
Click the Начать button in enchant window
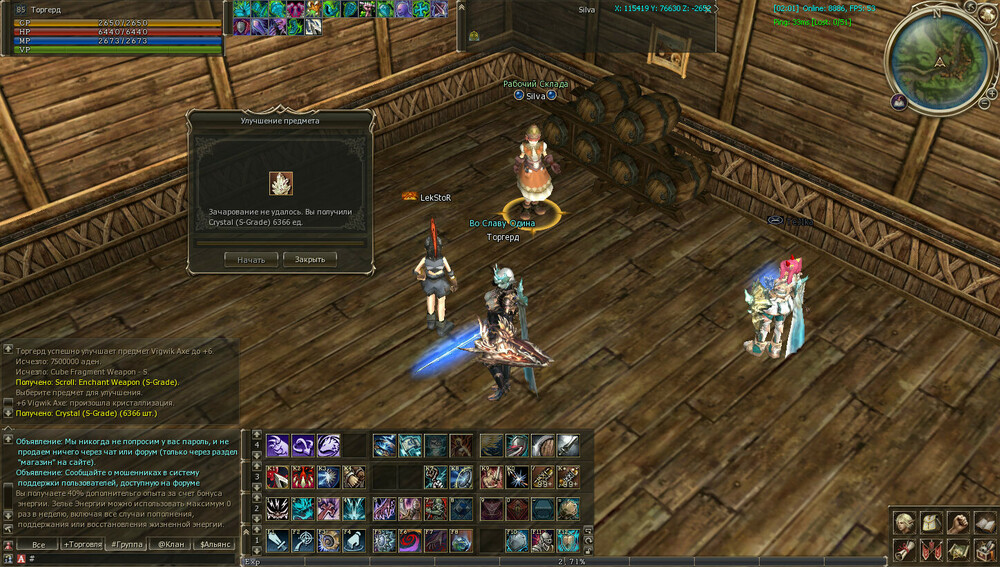251,259
